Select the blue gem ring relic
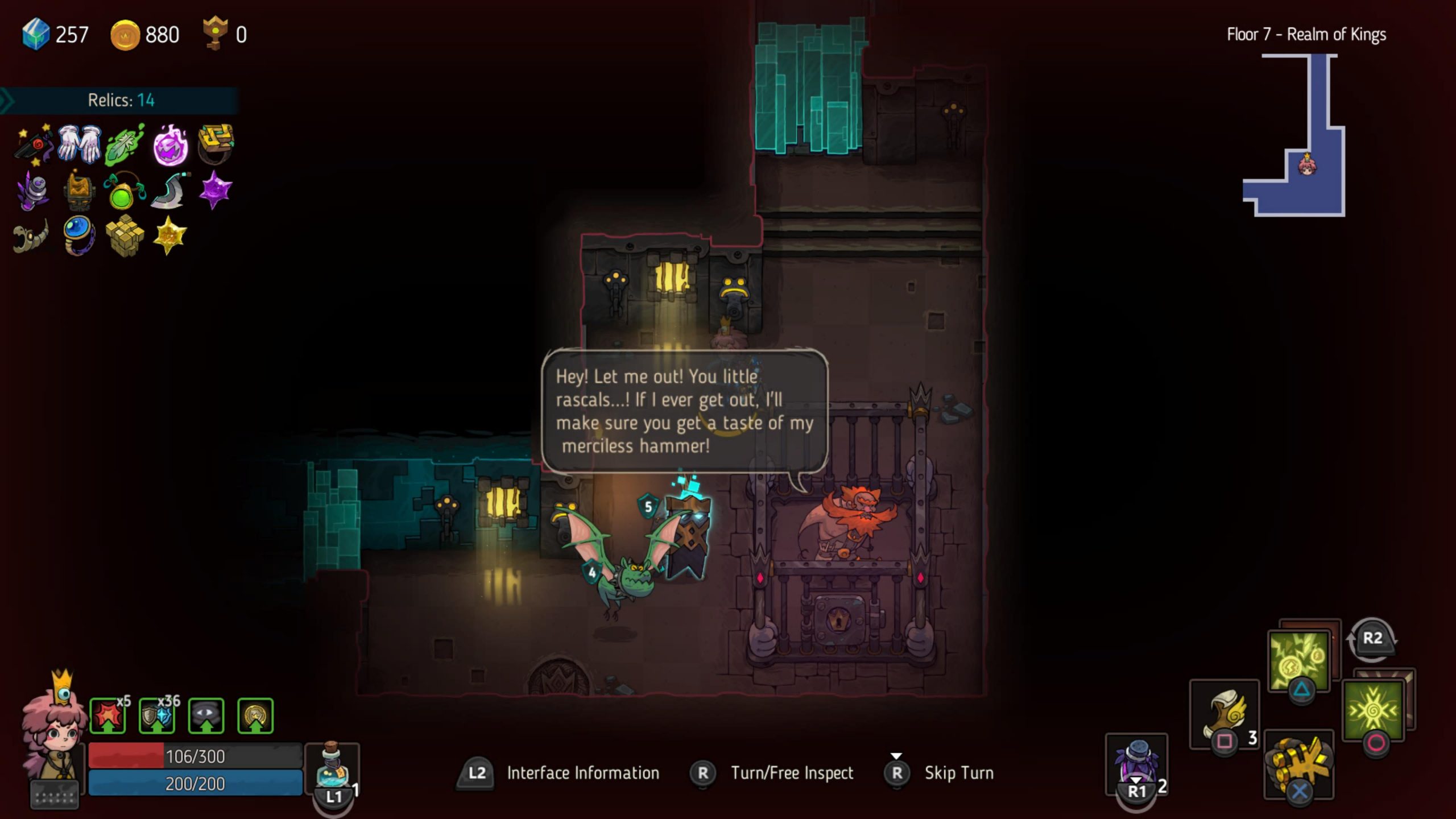This screenshot has height=819, width=1456. (x=78, y=234)
